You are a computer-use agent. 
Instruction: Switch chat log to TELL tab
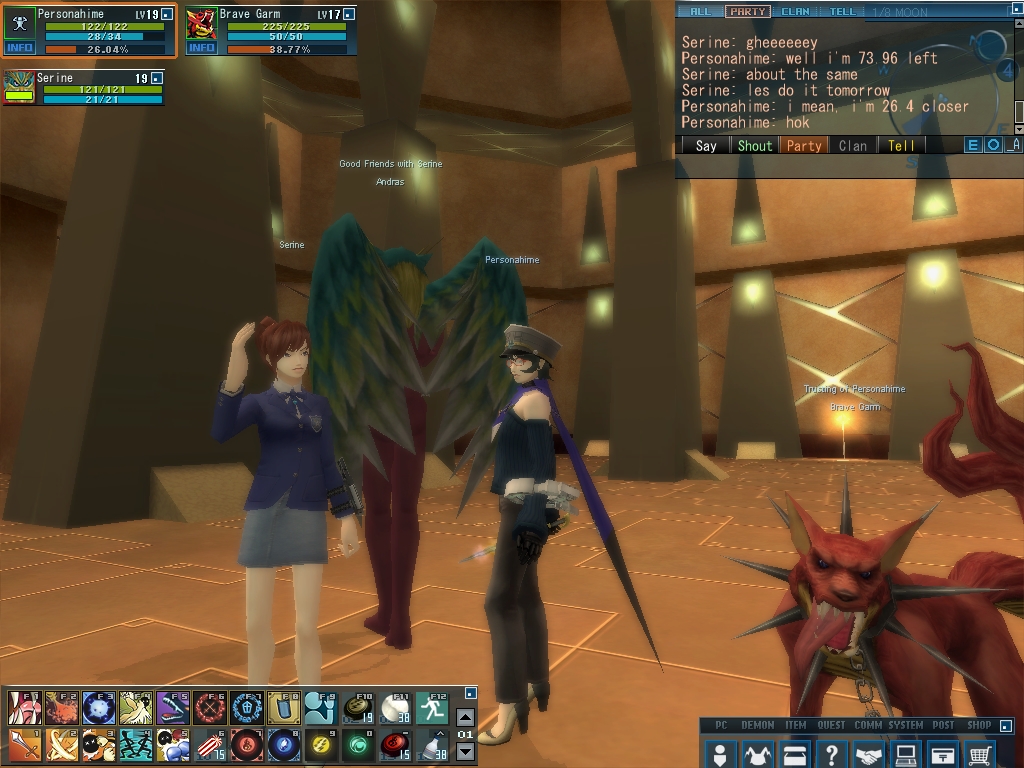[x=843, y=12]
